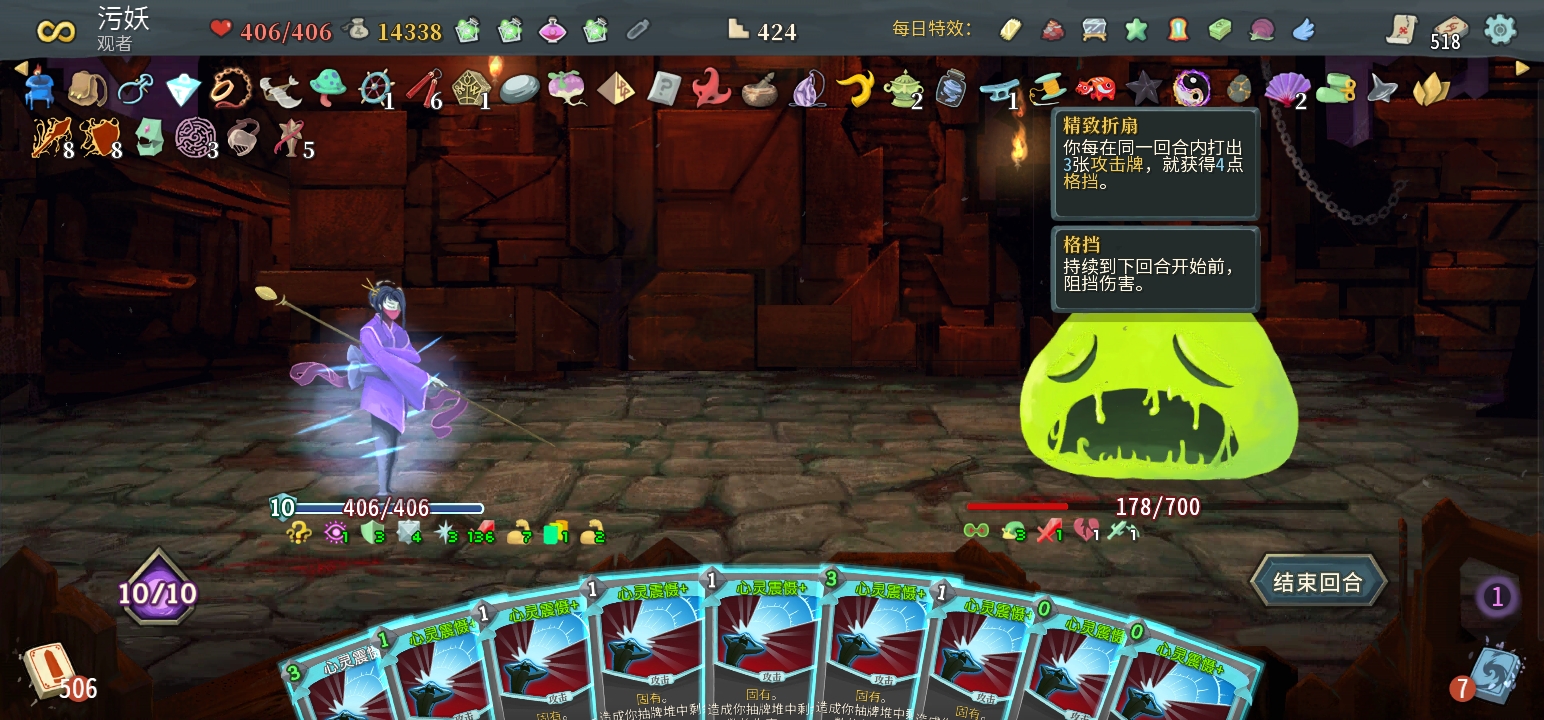This screenshot has width=1544, height=720.
Task: Check the green star daily modifier icon
Action: click(x=1136, y=30)
